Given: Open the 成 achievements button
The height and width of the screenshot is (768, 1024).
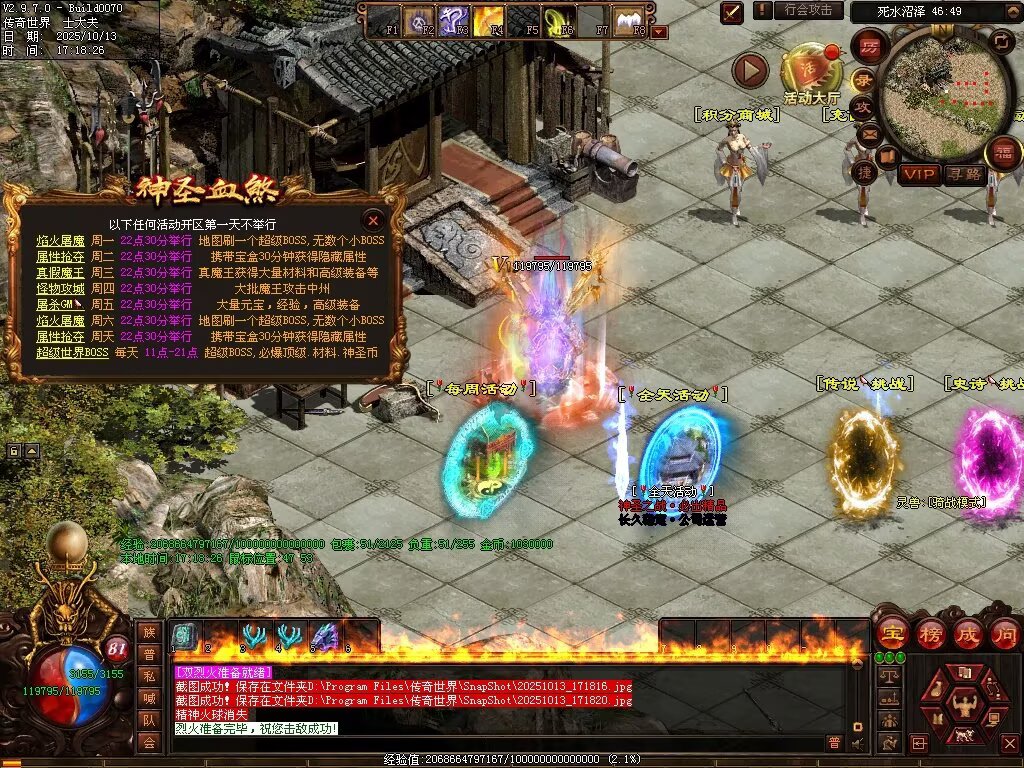Looking at the screenshot, I should [x=968, y=633].
